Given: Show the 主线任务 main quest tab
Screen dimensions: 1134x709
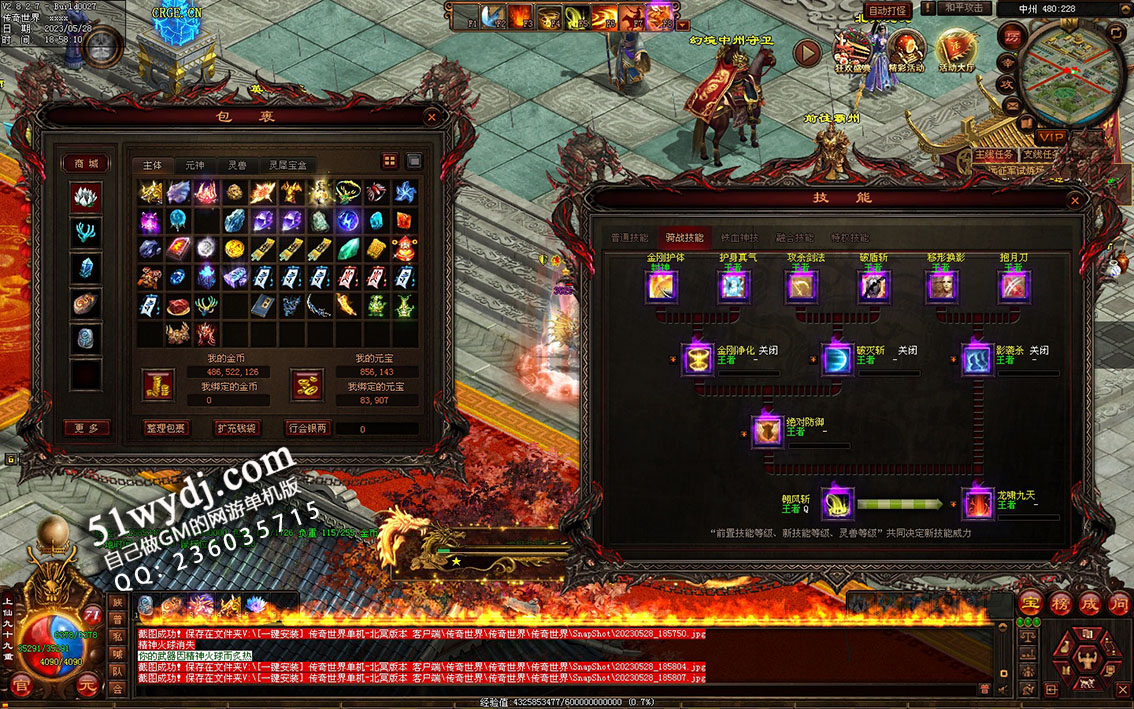Looking at the screenshot, I should pos(995,155).
